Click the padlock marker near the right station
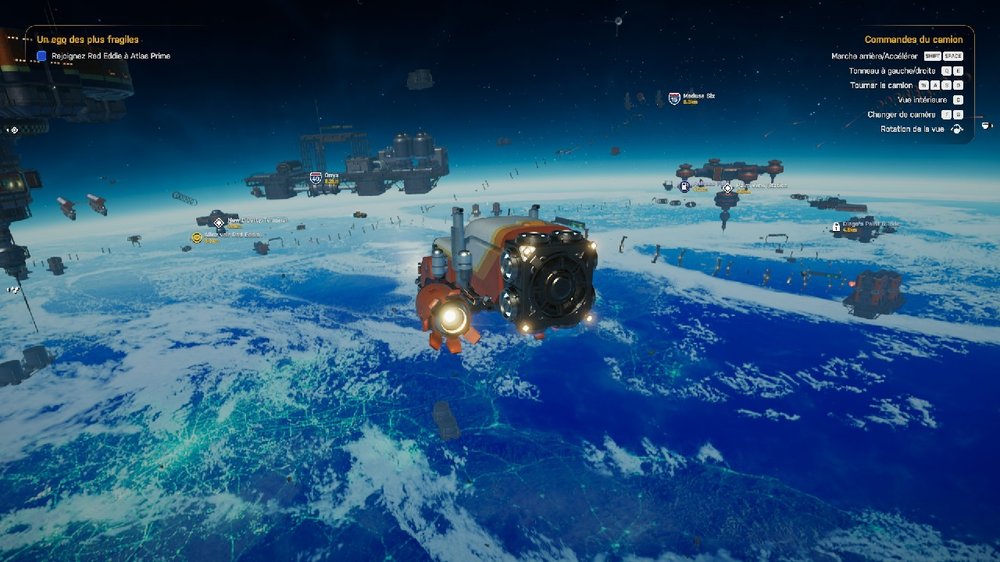1000x562 pixels. (x=836, y=227)
